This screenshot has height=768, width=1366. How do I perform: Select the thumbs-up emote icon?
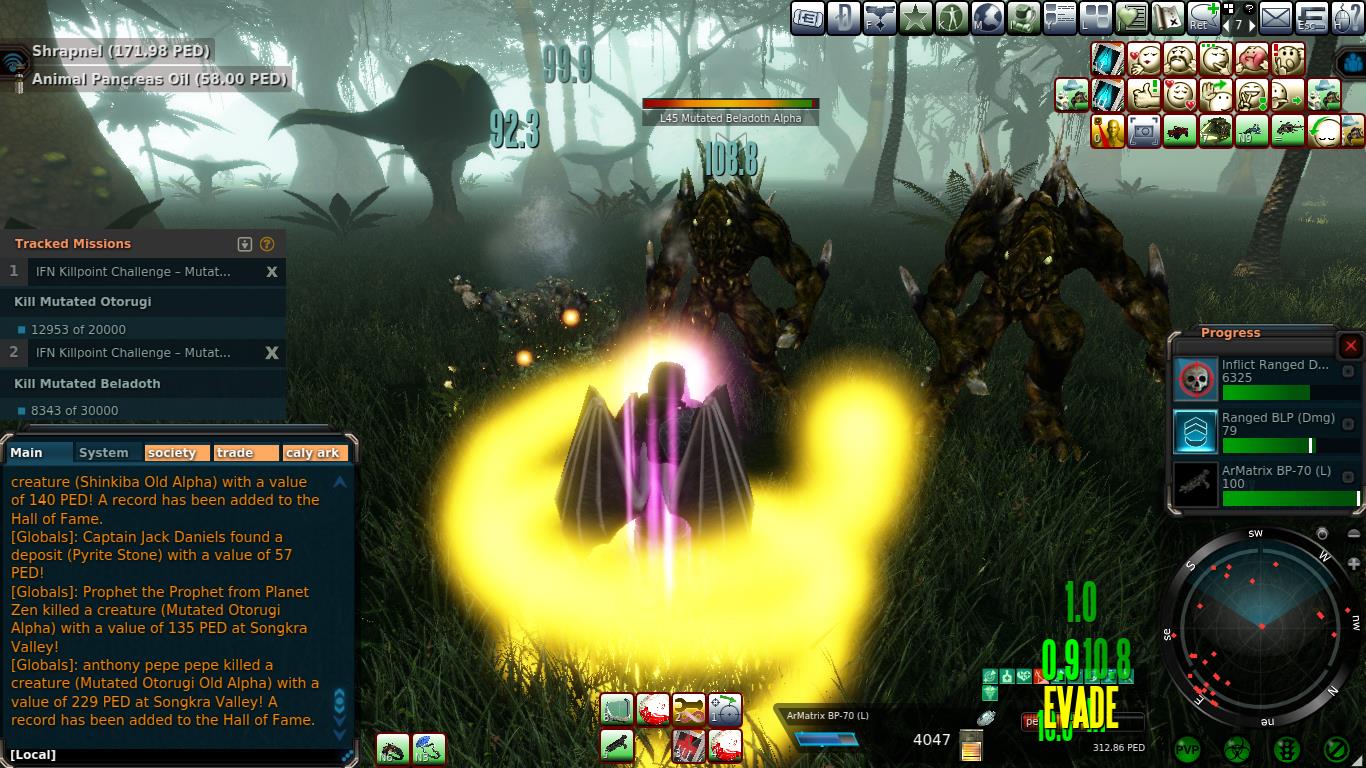pyautogui.click(x=1144, y=95)
